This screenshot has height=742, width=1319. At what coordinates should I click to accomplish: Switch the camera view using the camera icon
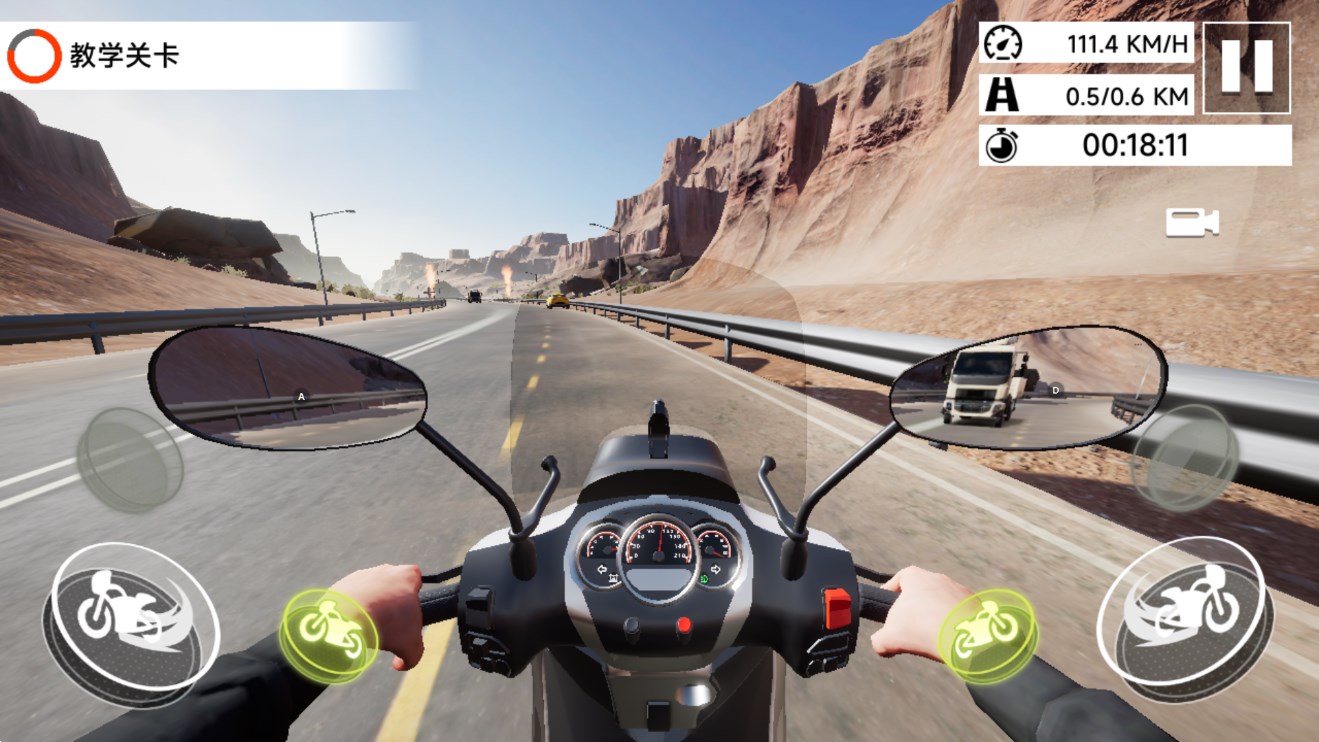tap(1192, 222)
